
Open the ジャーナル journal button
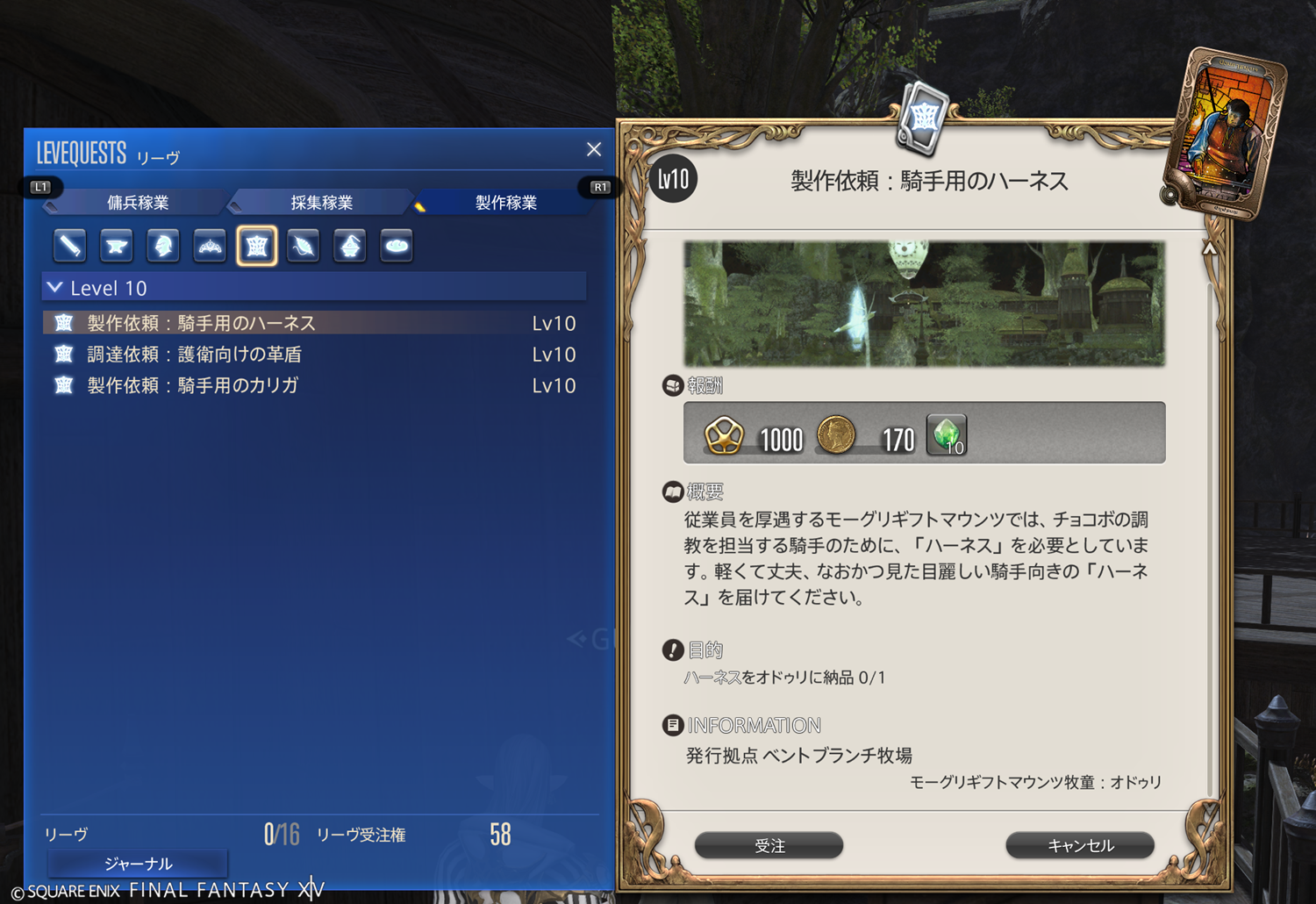(138, 864)
